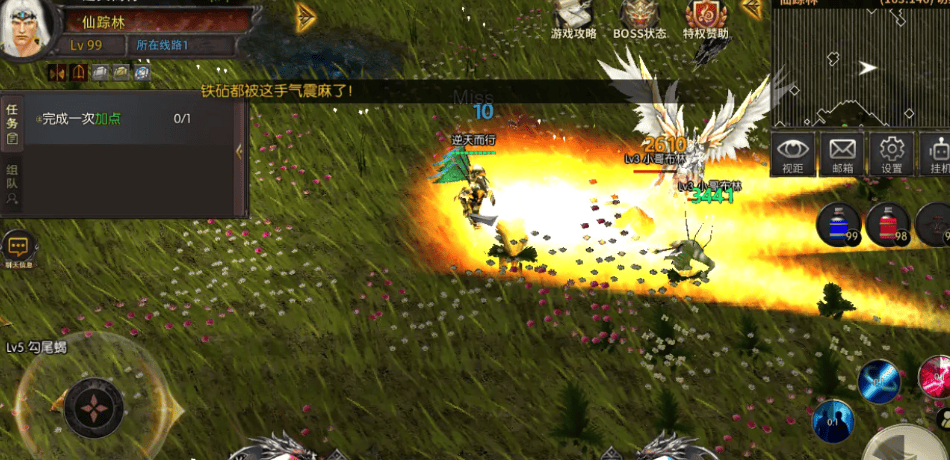Screen dimensions: 950x460
Task: Use the blue mana potion
Action: point(838,223)
